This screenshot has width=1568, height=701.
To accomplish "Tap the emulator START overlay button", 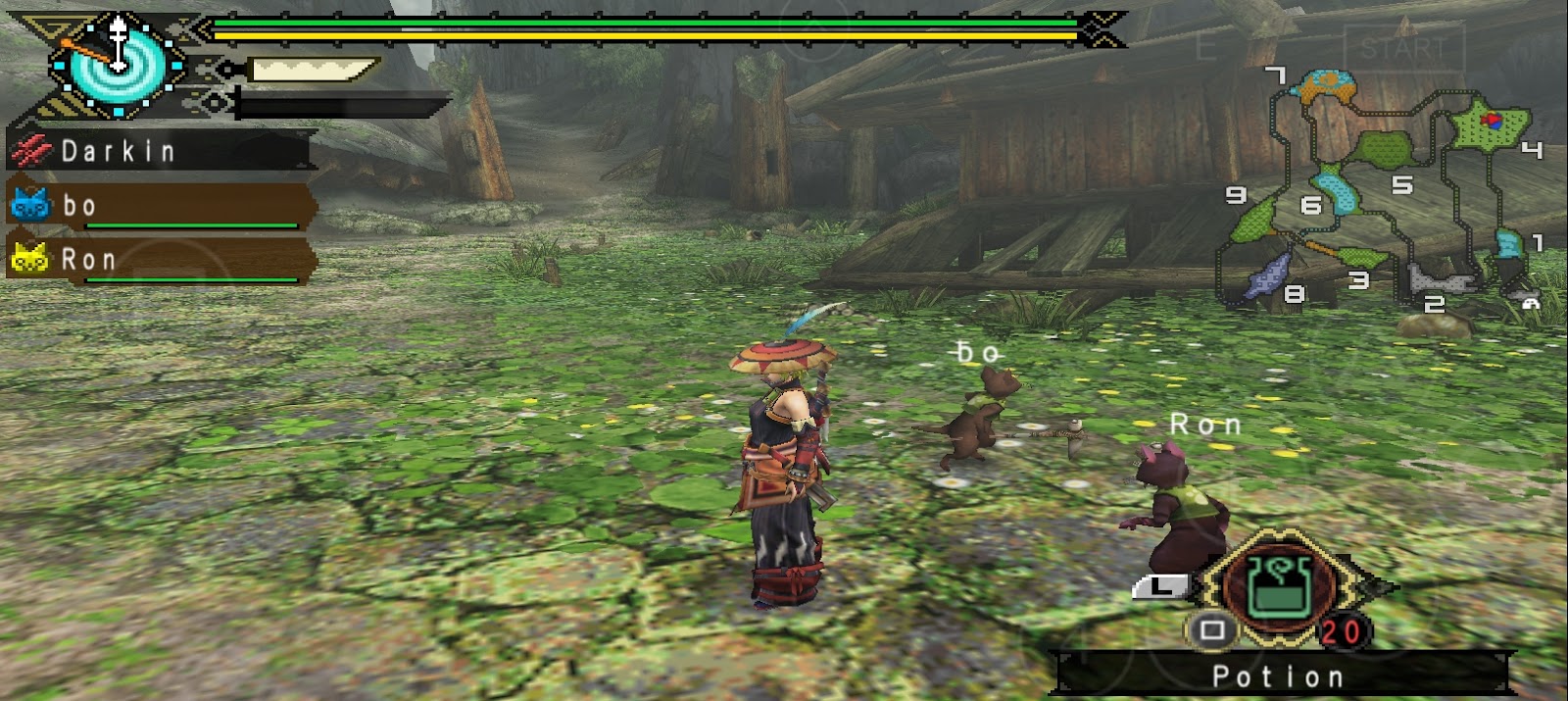I will (x=1403, y=47).
